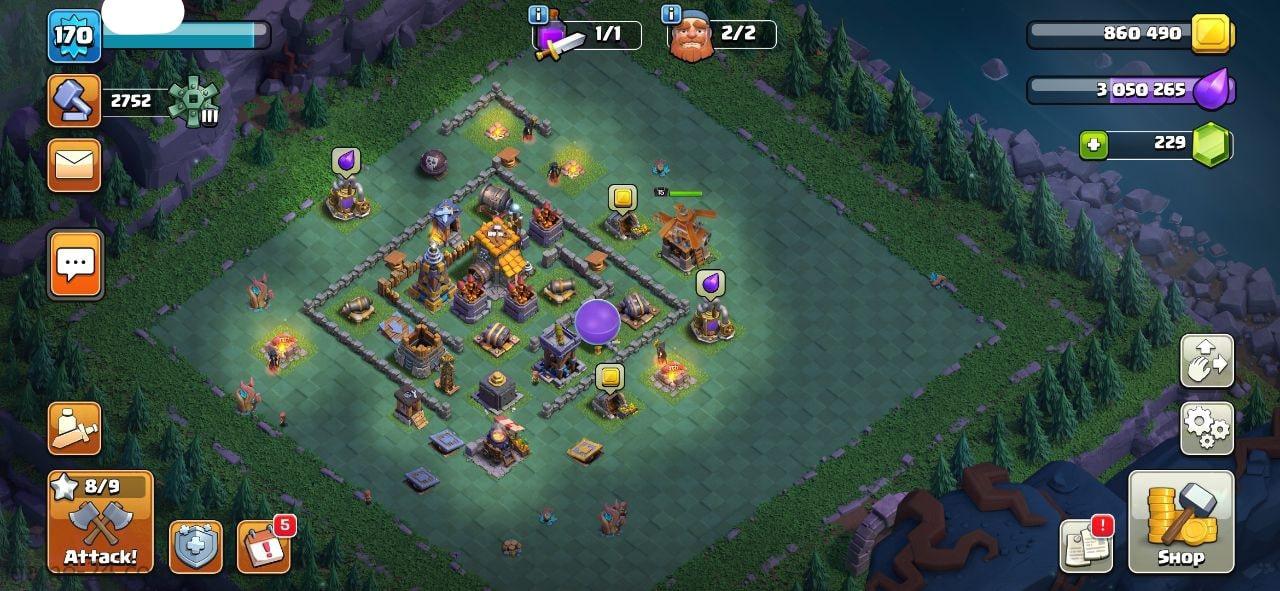Open the calendar events button
The height and width of the screenshot is (591, 1280).
point(264,546)
